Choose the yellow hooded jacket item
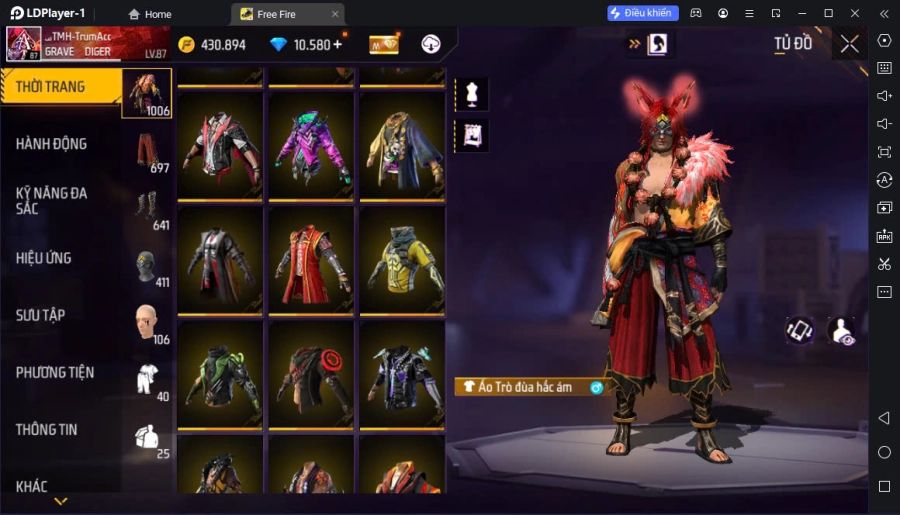This screenshot has width=900, height=515. 402,260
